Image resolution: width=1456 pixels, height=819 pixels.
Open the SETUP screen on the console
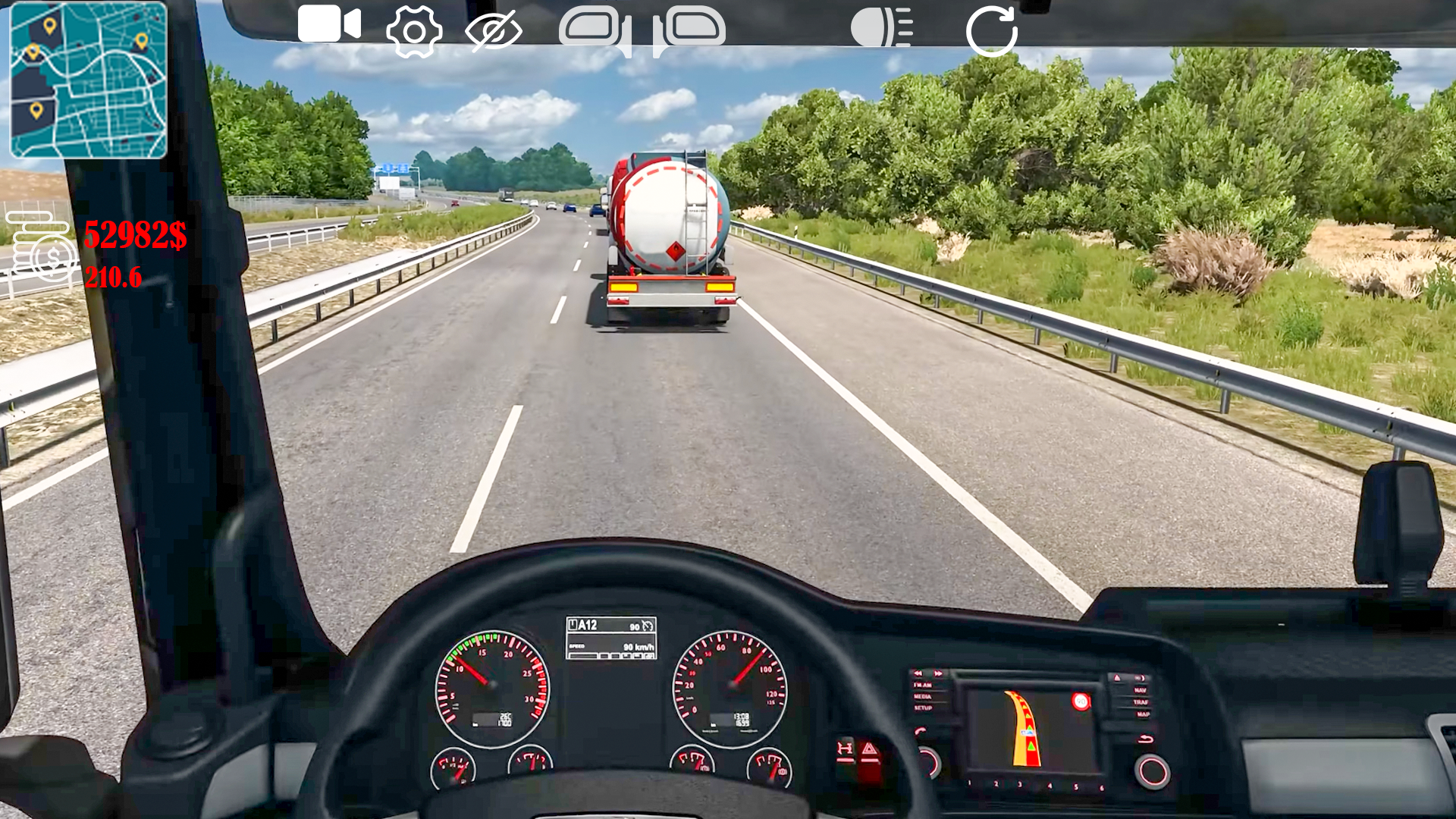(924, 708)
